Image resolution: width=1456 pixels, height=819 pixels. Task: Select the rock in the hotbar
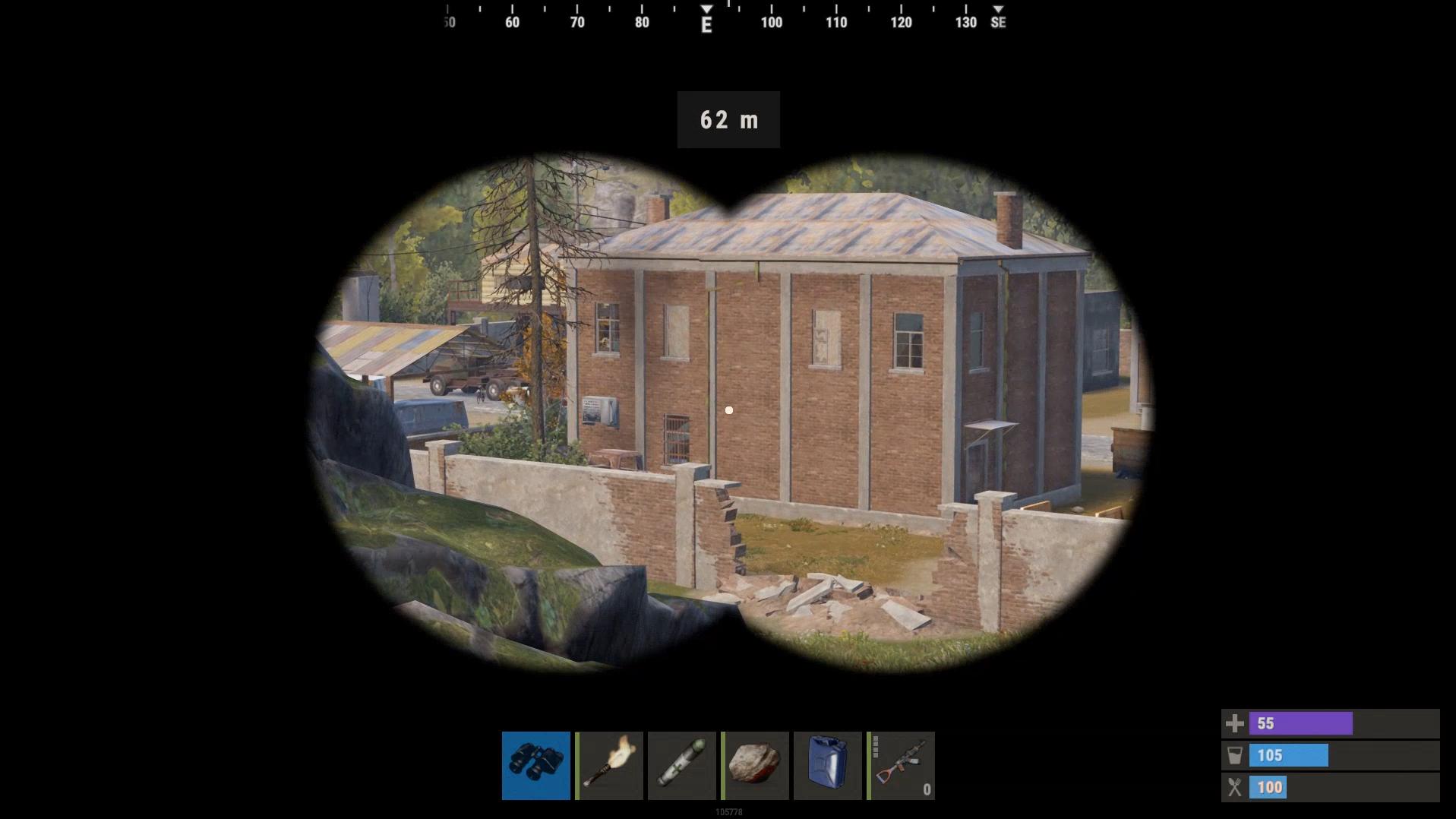[x=755, y=765]
